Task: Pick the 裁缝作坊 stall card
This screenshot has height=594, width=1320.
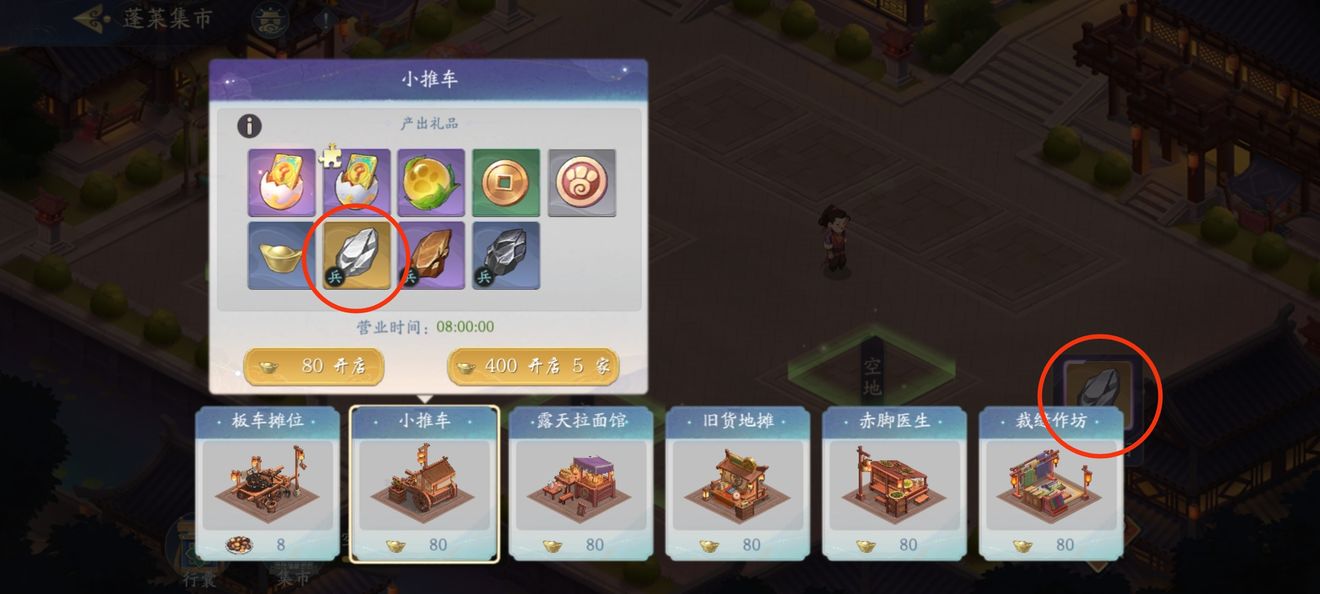Action: (1051, 482)
